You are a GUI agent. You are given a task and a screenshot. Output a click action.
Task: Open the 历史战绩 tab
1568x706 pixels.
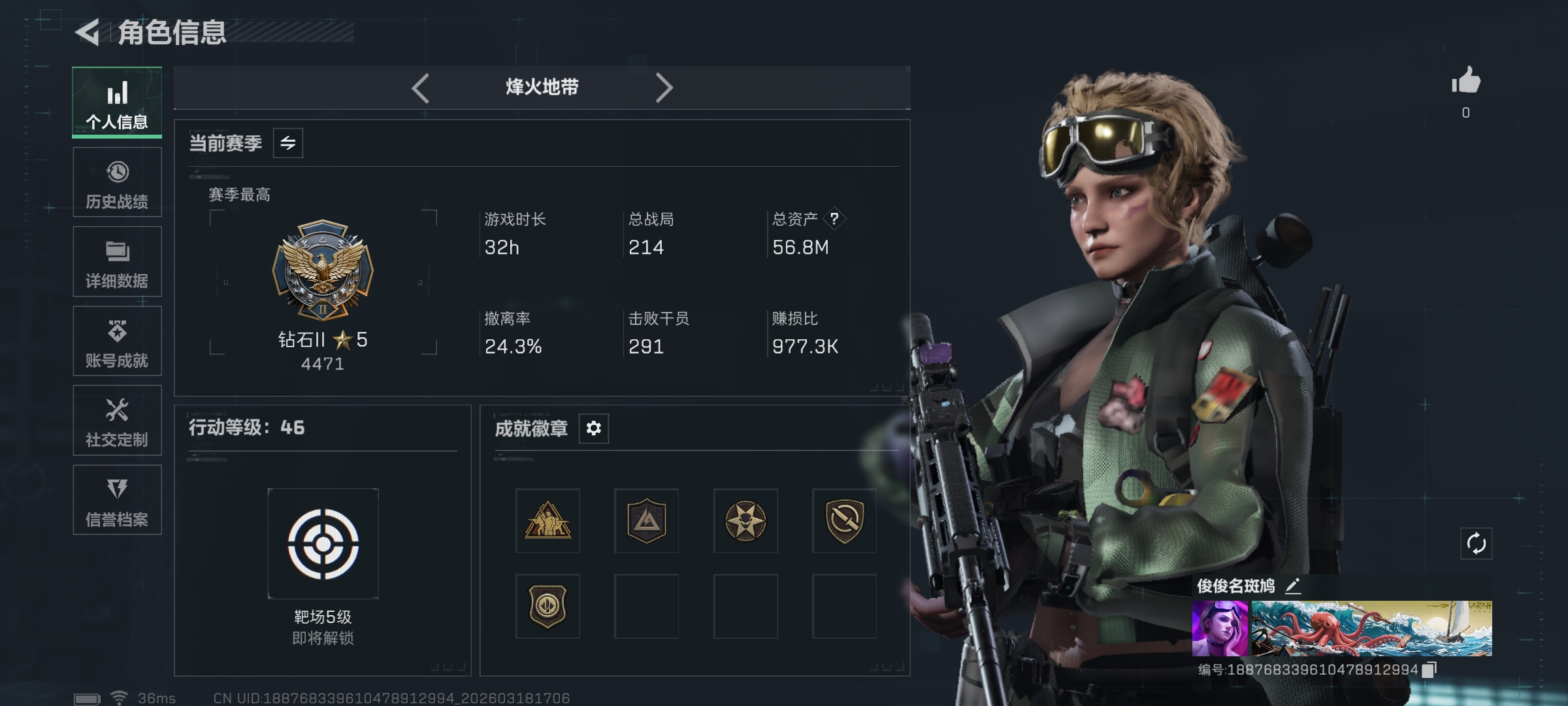(117, 182)
